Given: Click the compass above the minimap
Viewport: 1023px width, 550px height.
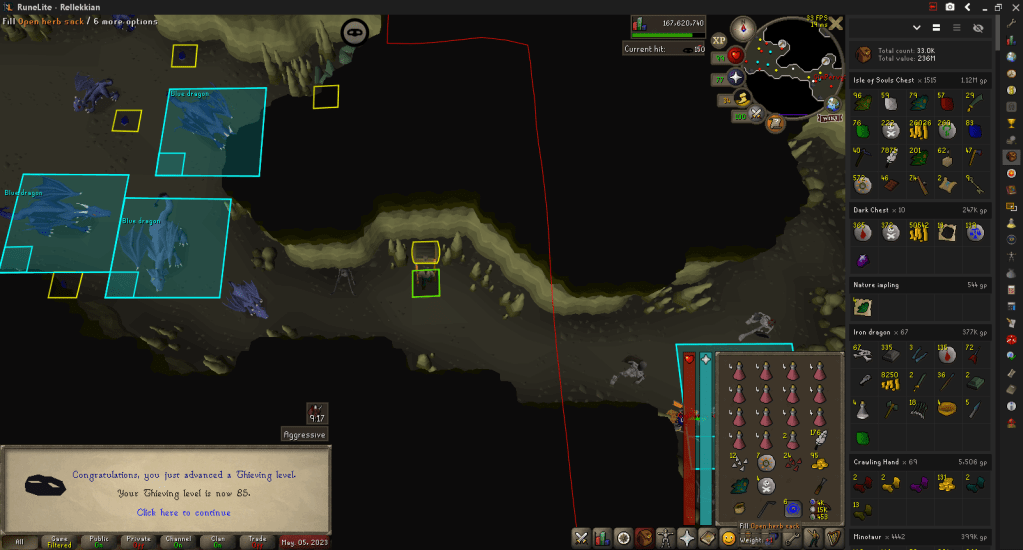Looking at the screenshot, I should (x=742, y=27).
